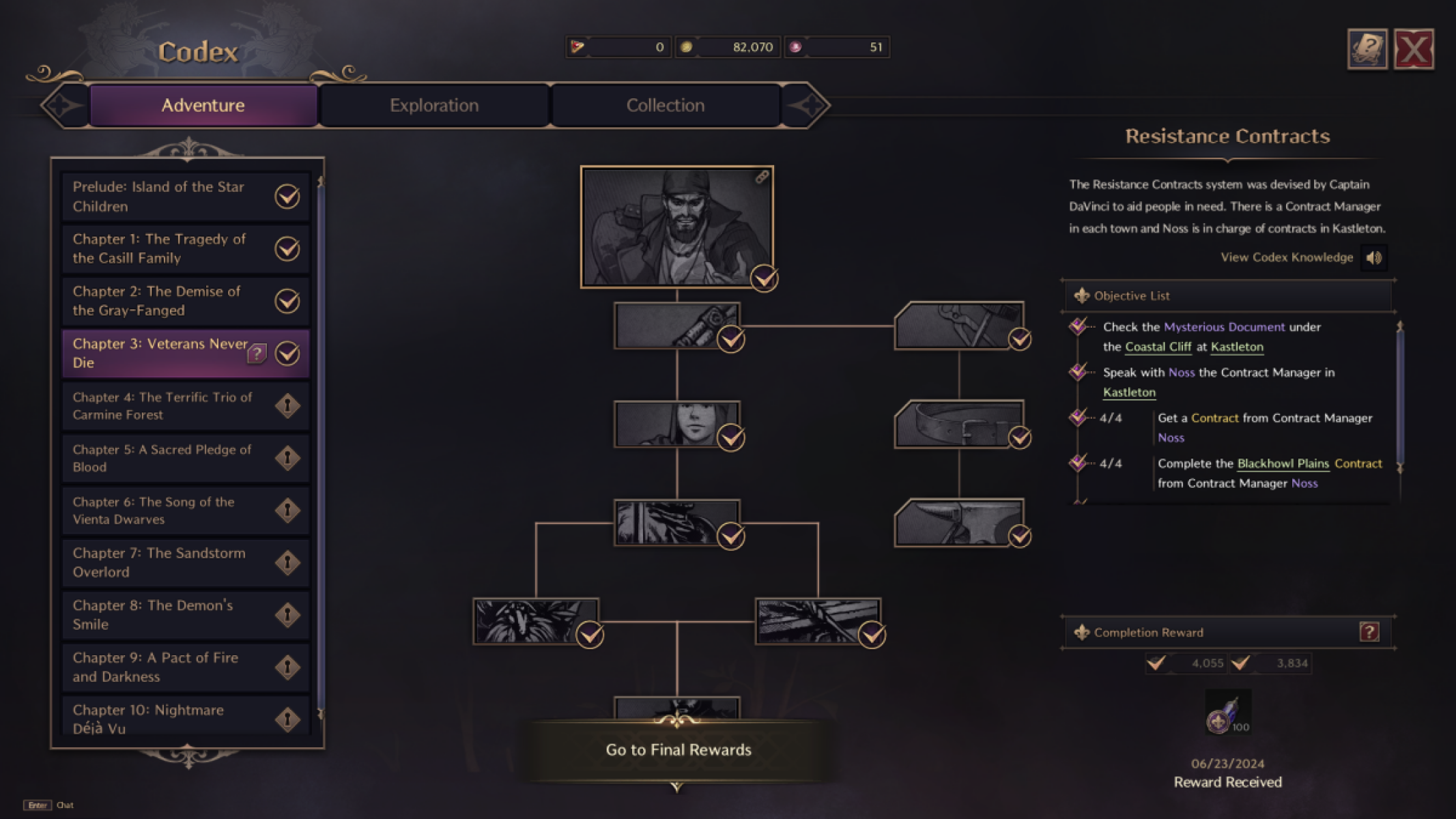Click the Blackhowl Plains link in objectives
The width and height of the screenshot is (1456, 819).
click(x=1283, y=463)
